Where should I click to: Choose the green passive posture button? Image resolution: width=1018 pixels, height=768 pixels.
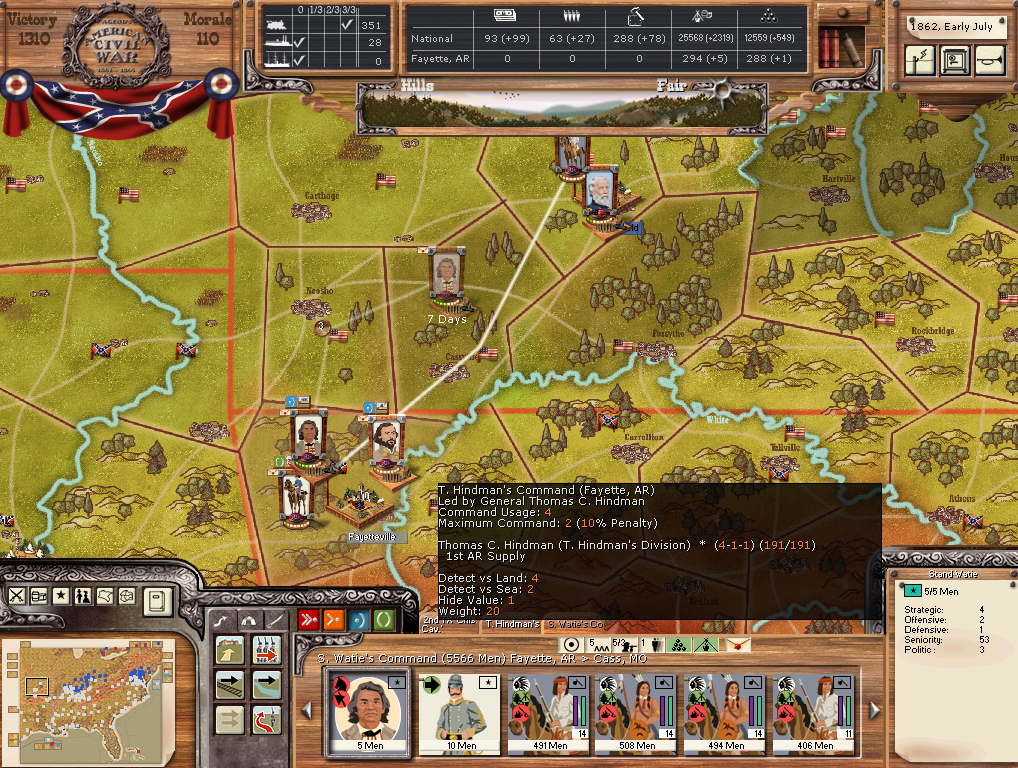click(x=383, y=620)
